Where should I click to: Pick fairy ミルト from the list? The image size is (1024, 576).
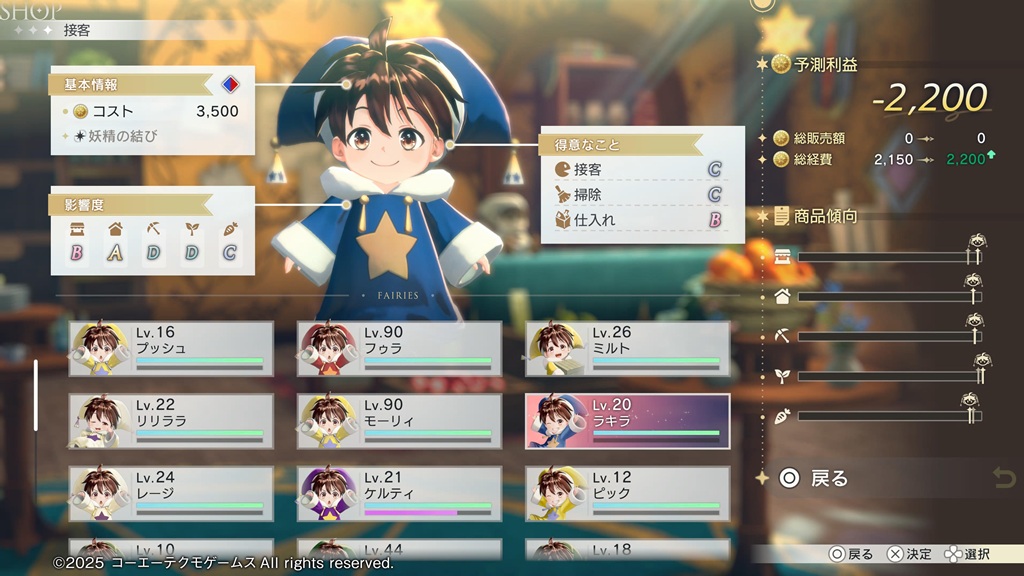627,349
